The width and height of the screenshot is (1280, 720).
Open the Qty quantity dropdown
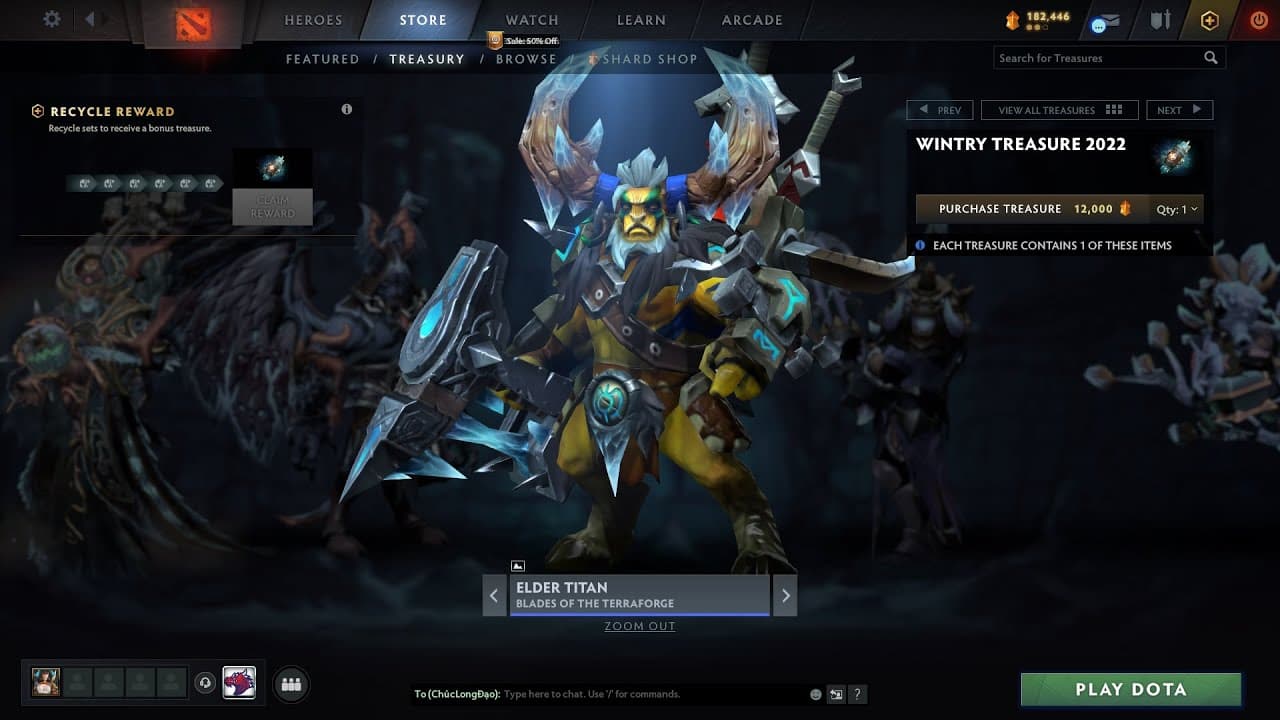(1176, 209)
